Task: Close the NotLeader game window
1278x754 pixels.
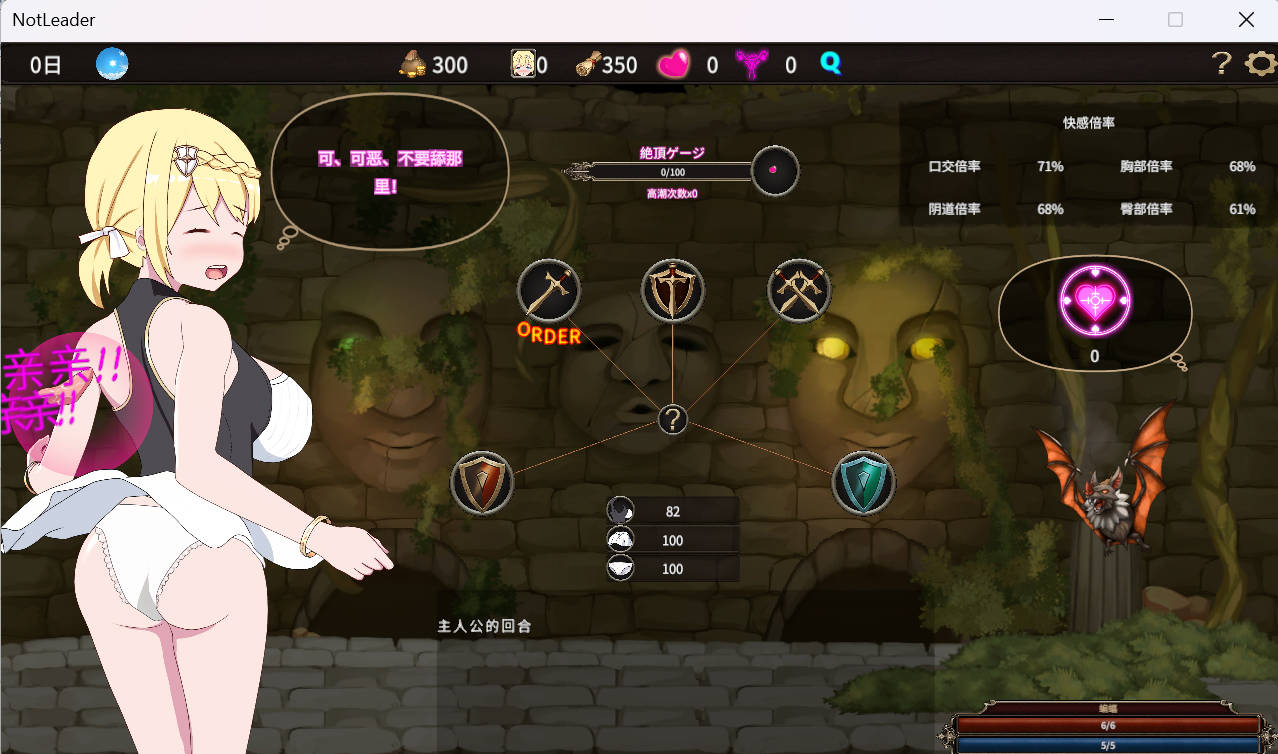Action: 1246,20
